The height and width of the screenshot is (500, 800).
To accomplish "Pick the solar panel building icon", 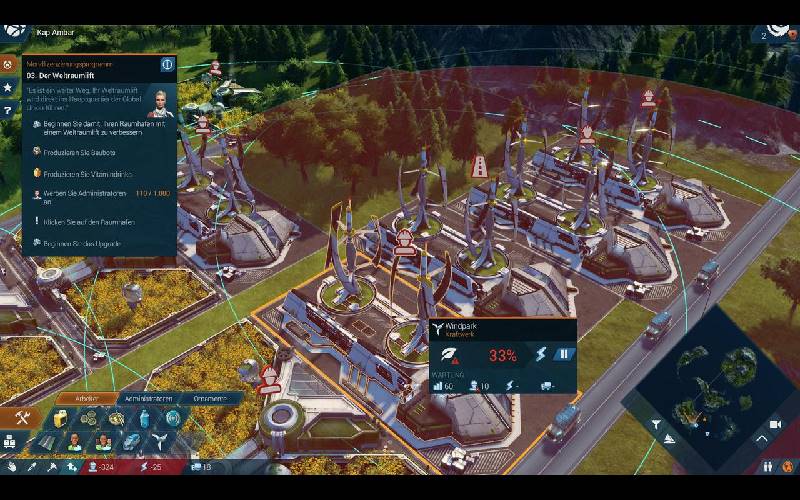I will [46, 441].
